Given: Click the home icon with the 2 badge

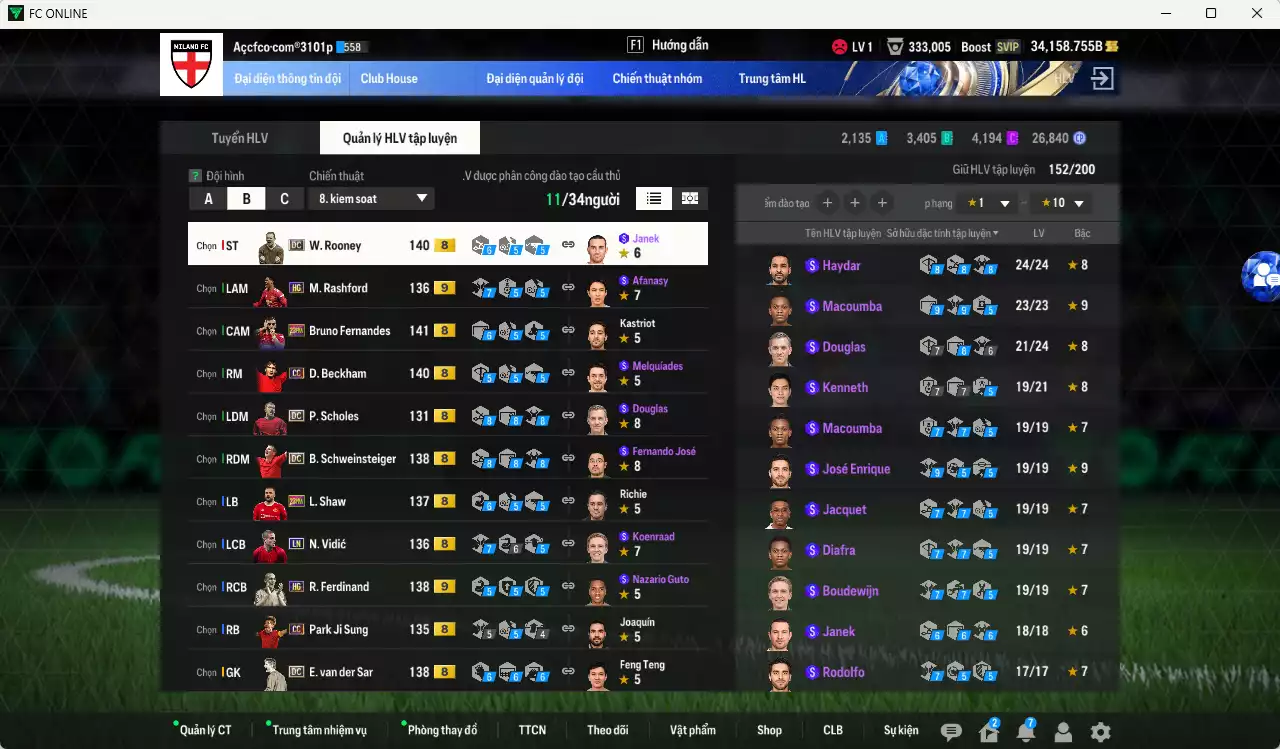Looking at the screenshot, I should [x=988, y=732].
